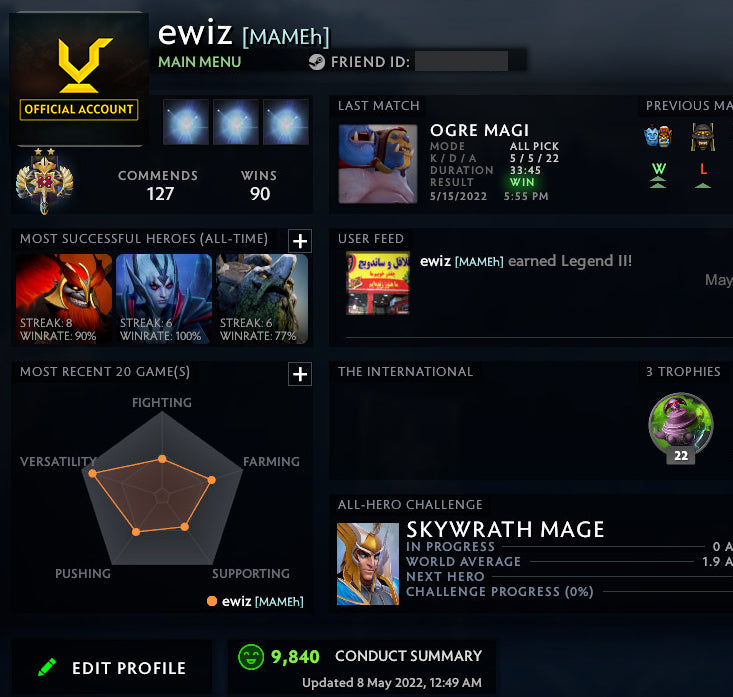Click the rank medal badge icon
This screenshot has height=697, width=733.
[40, 180]
